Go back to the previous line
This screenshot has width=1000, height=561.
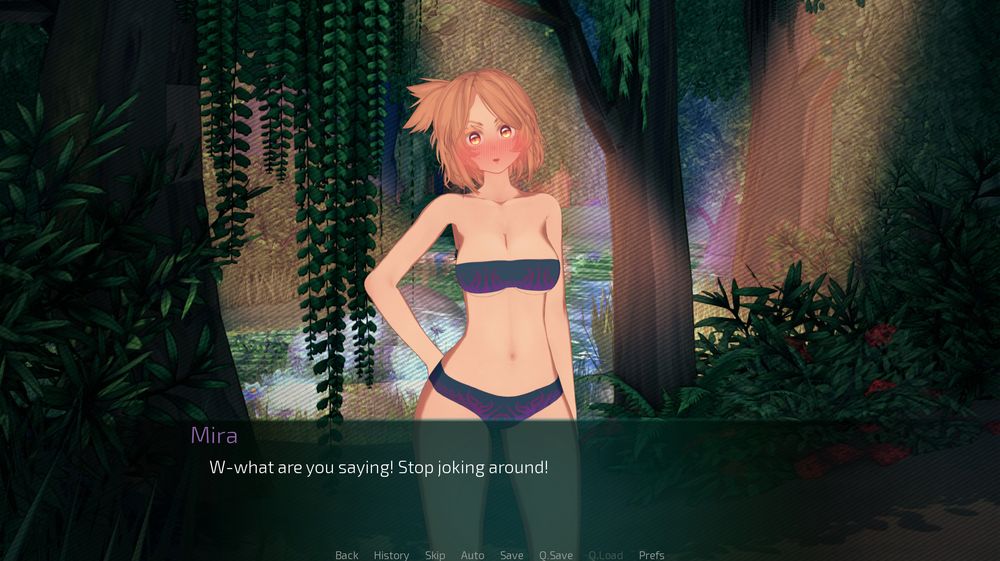346,555
